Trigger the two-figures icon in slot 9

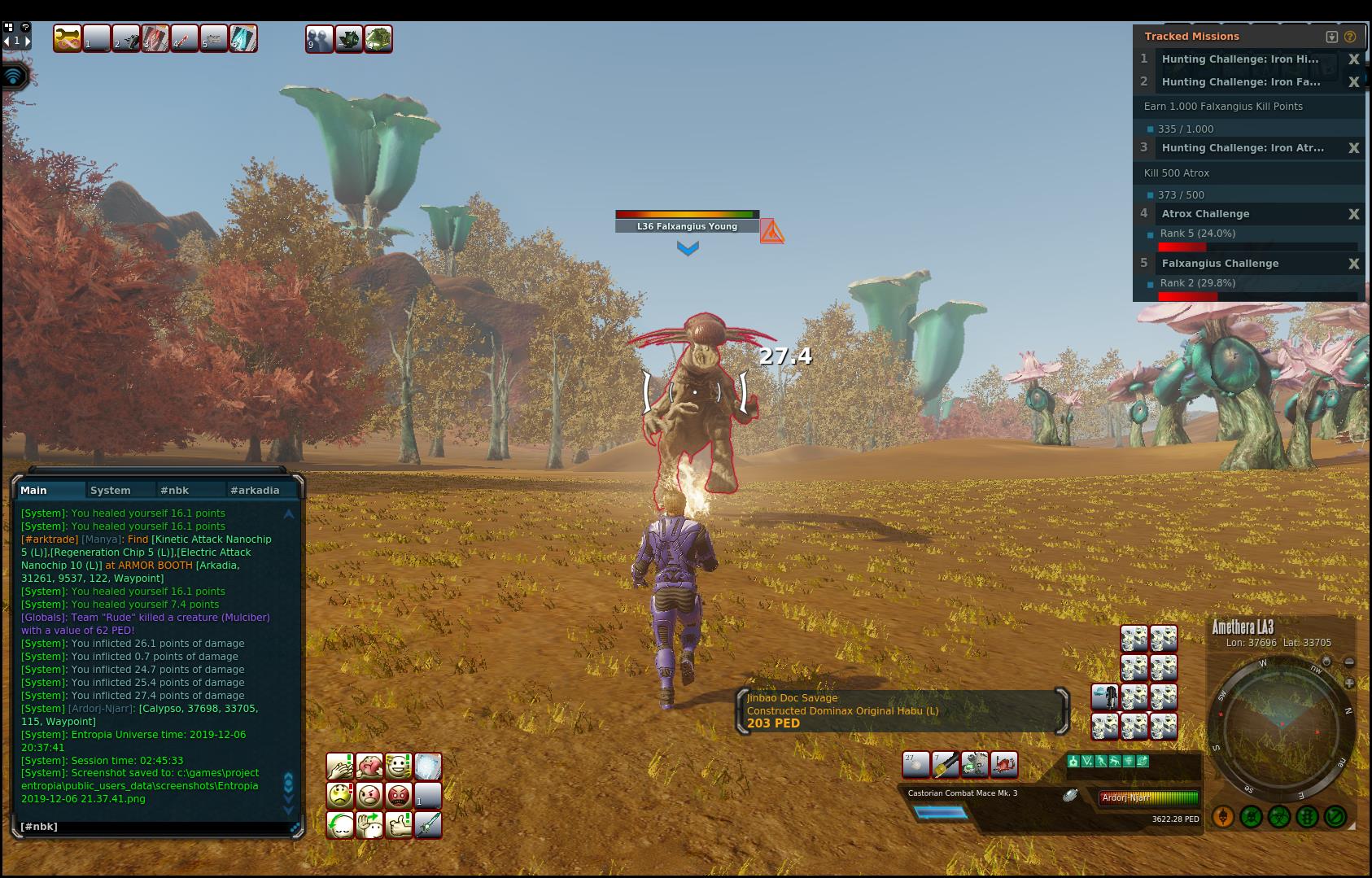tap(319, 39)
